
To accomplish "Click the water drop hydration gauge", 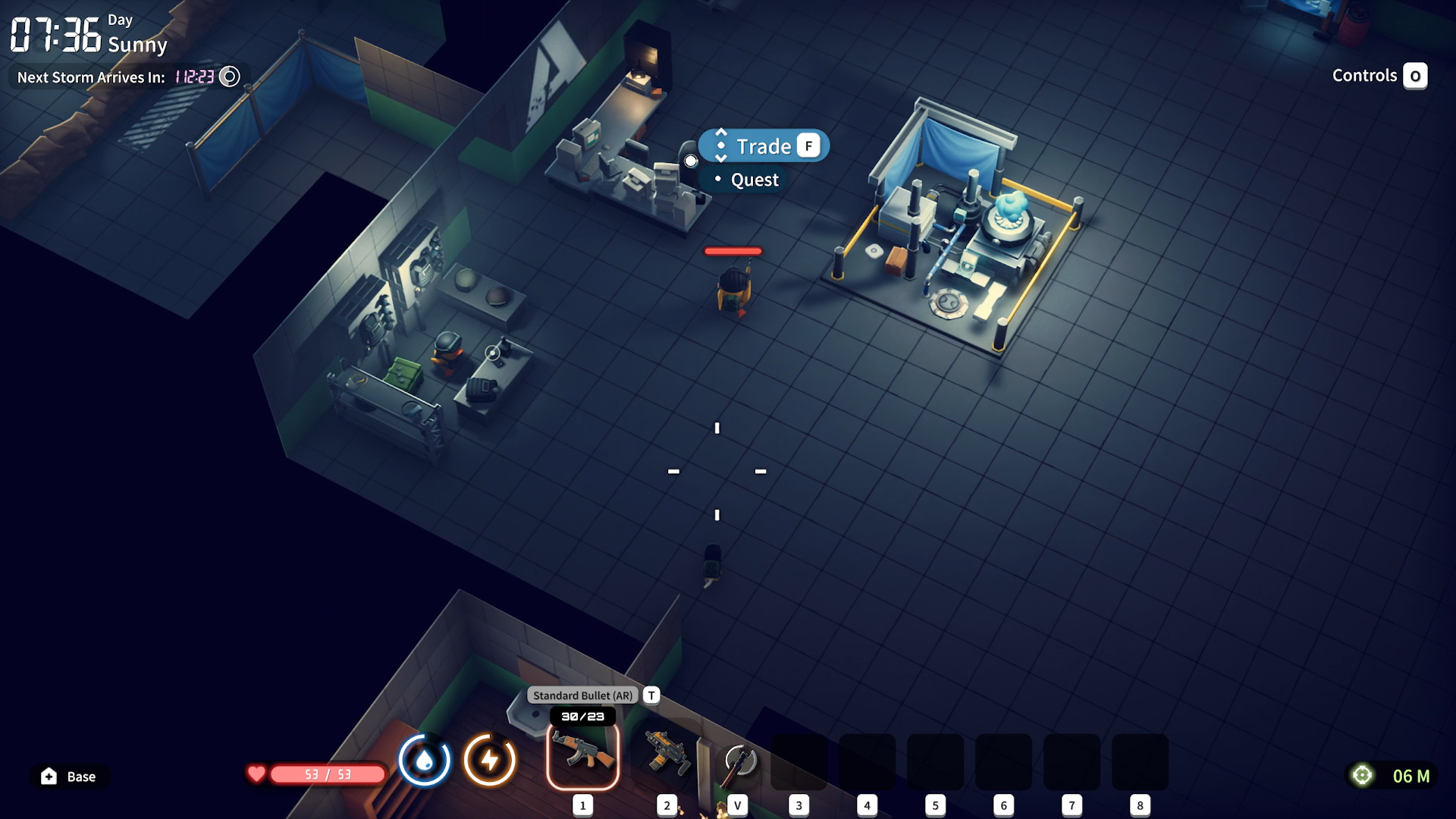I will [x=425, y=760].
